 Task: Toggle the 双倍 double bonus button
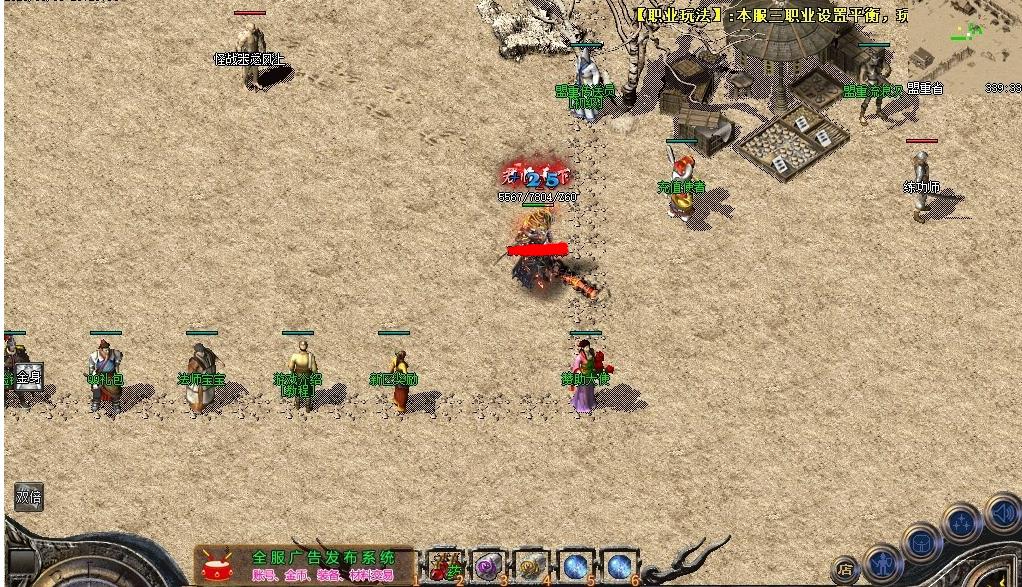(x=28, y=496)
